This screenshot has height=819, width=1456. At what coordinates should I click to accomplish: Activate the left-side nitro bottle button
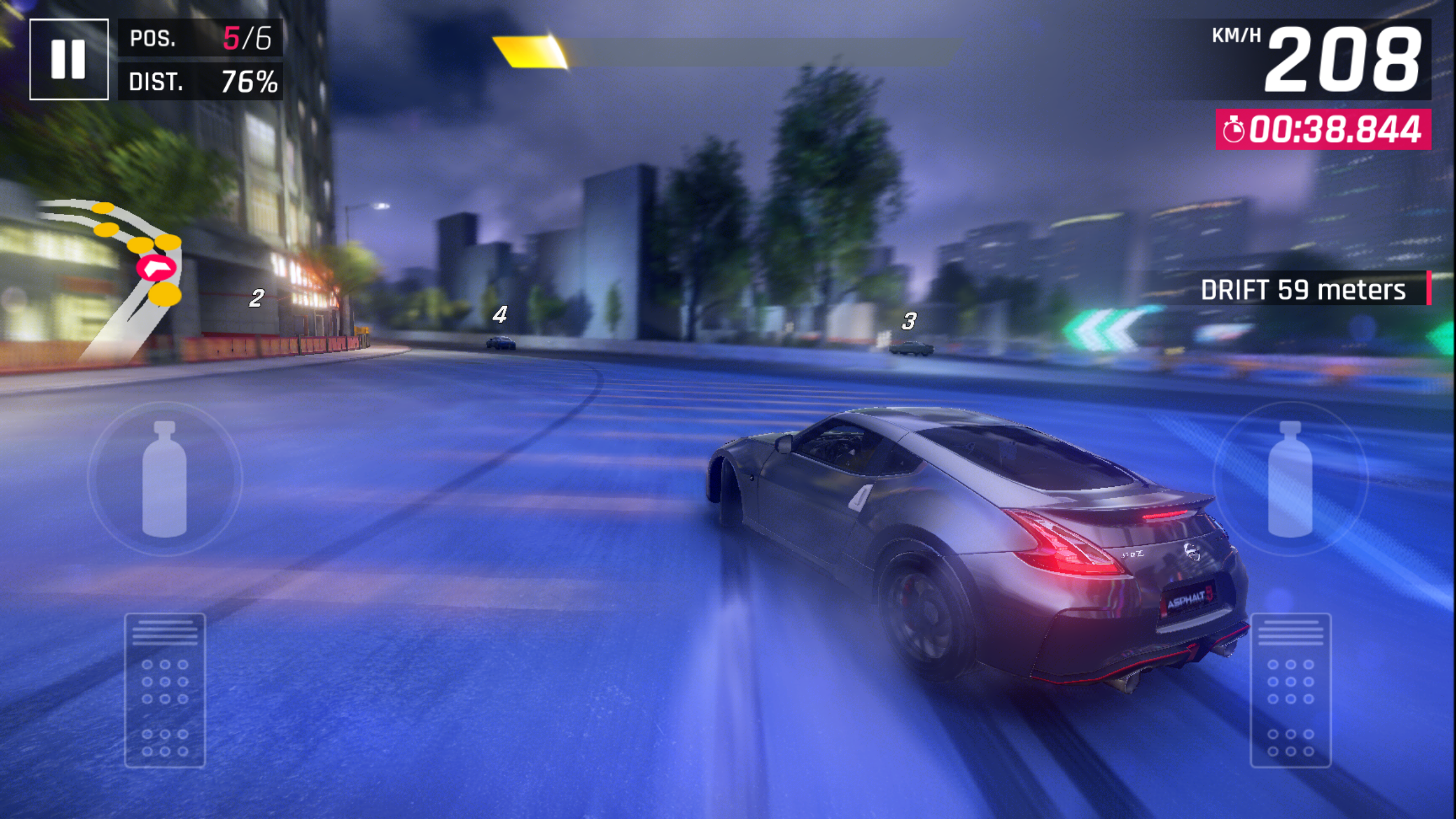pos(164,479)
